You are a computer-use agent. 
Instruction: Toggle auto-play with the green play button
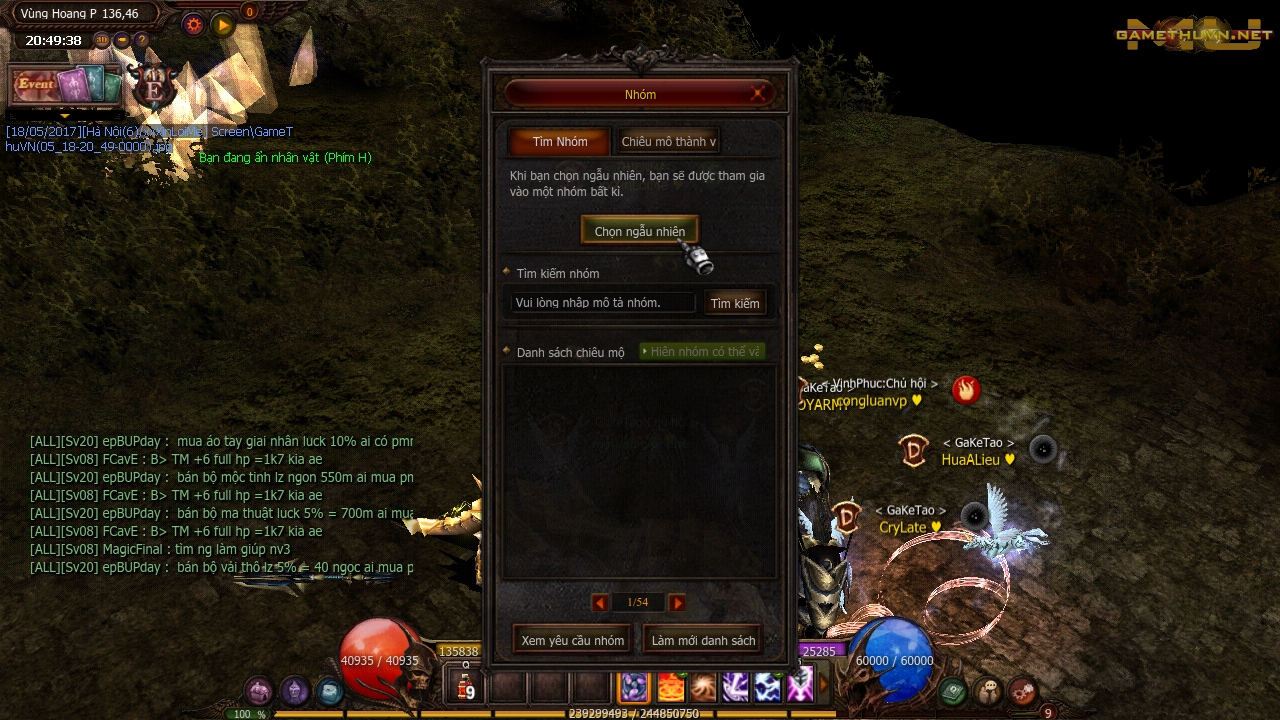[222, 25]
